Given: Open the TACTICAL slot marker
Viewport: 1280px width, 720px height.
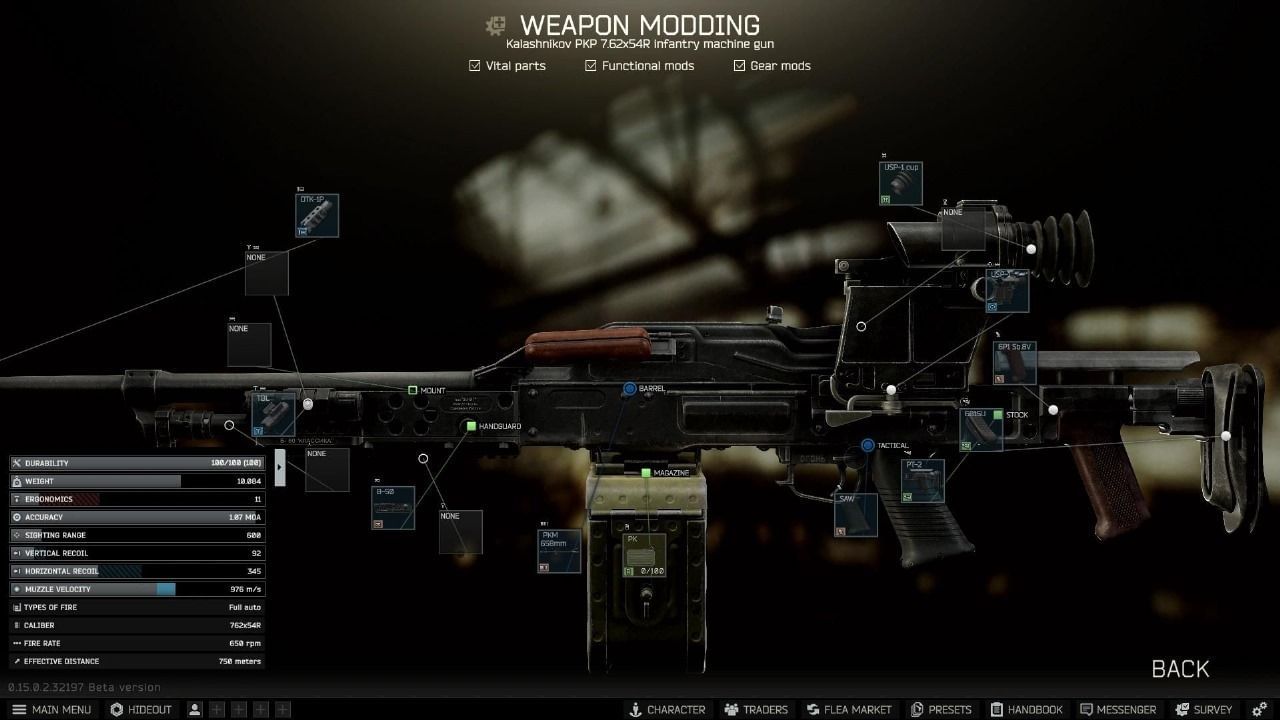Looking at the screenshot, I should [866, 445].
